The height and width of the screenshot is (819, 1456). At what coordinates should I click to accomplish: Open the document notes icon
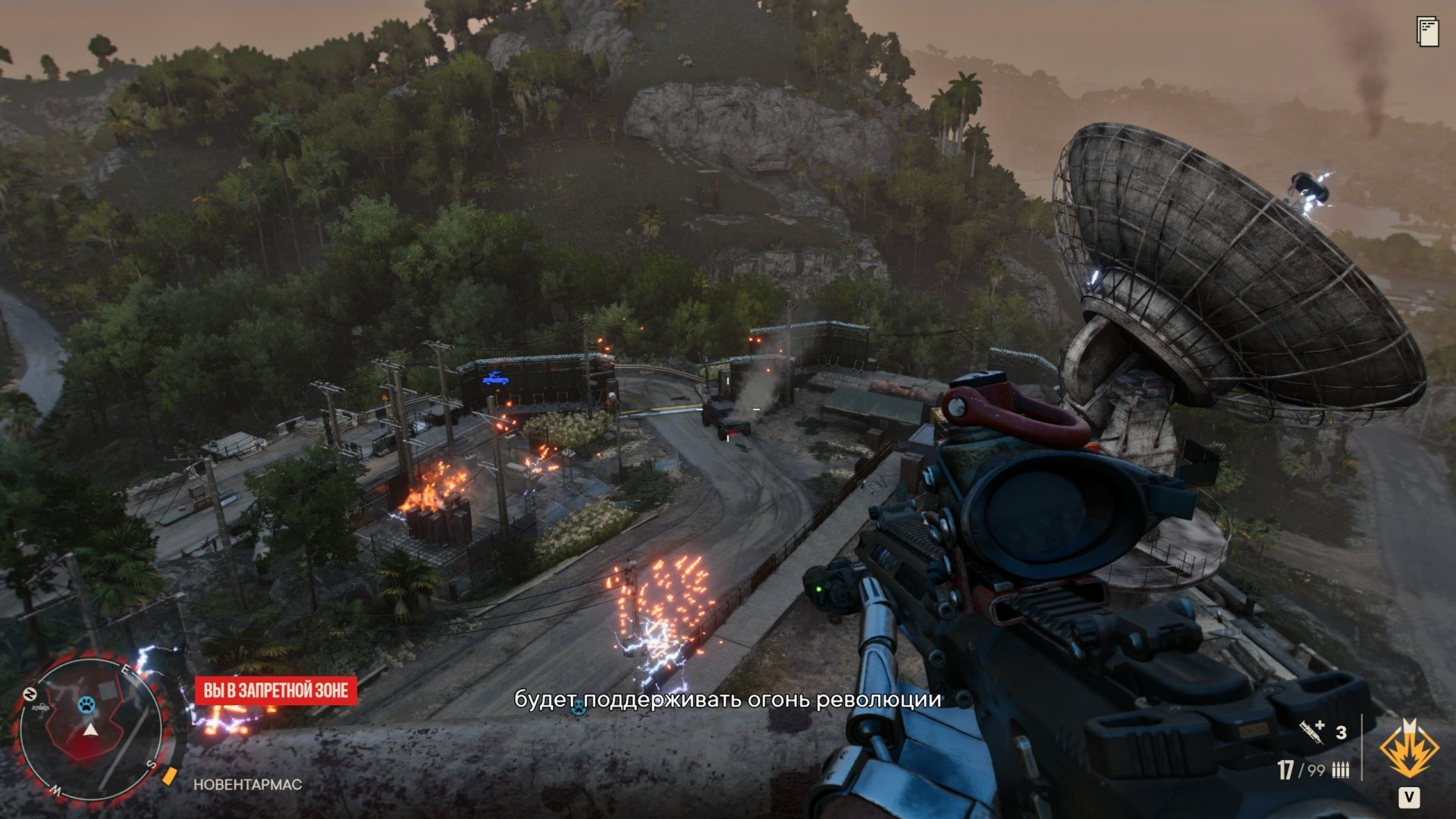coord(1427,31)
